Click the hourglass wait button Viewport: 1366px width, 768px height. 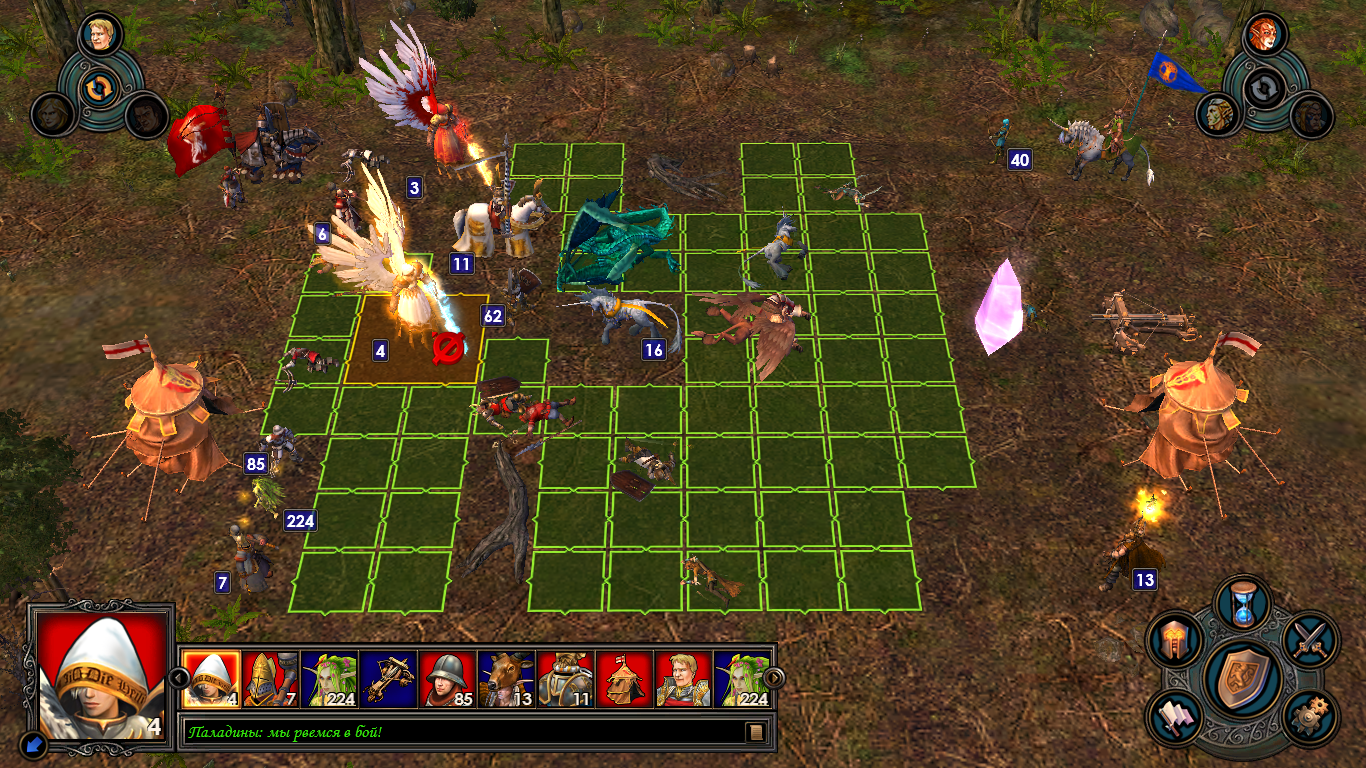[1242, 604]
